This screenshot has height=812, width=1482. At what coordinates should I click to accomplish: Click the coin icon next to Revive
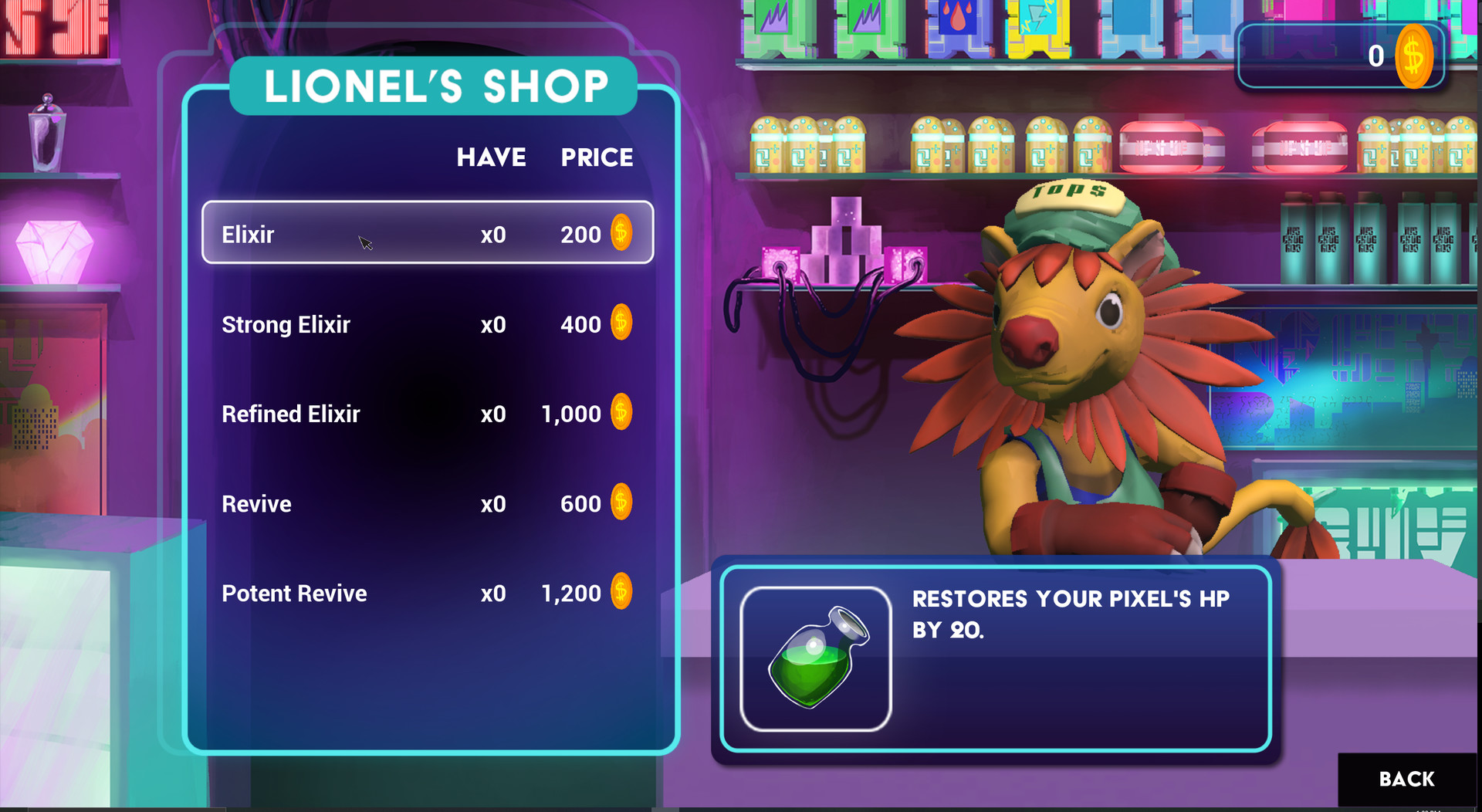click(x=620, y=502)
